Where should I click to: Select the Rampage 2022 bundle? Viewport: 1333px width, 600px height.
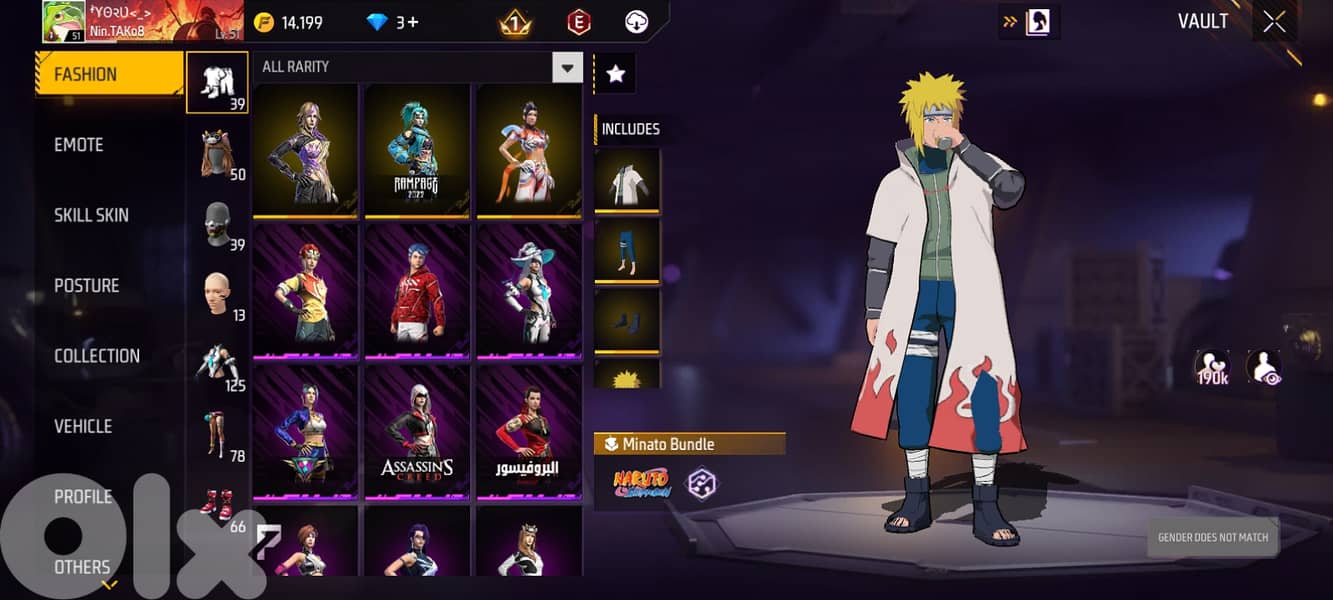(416, 150)
